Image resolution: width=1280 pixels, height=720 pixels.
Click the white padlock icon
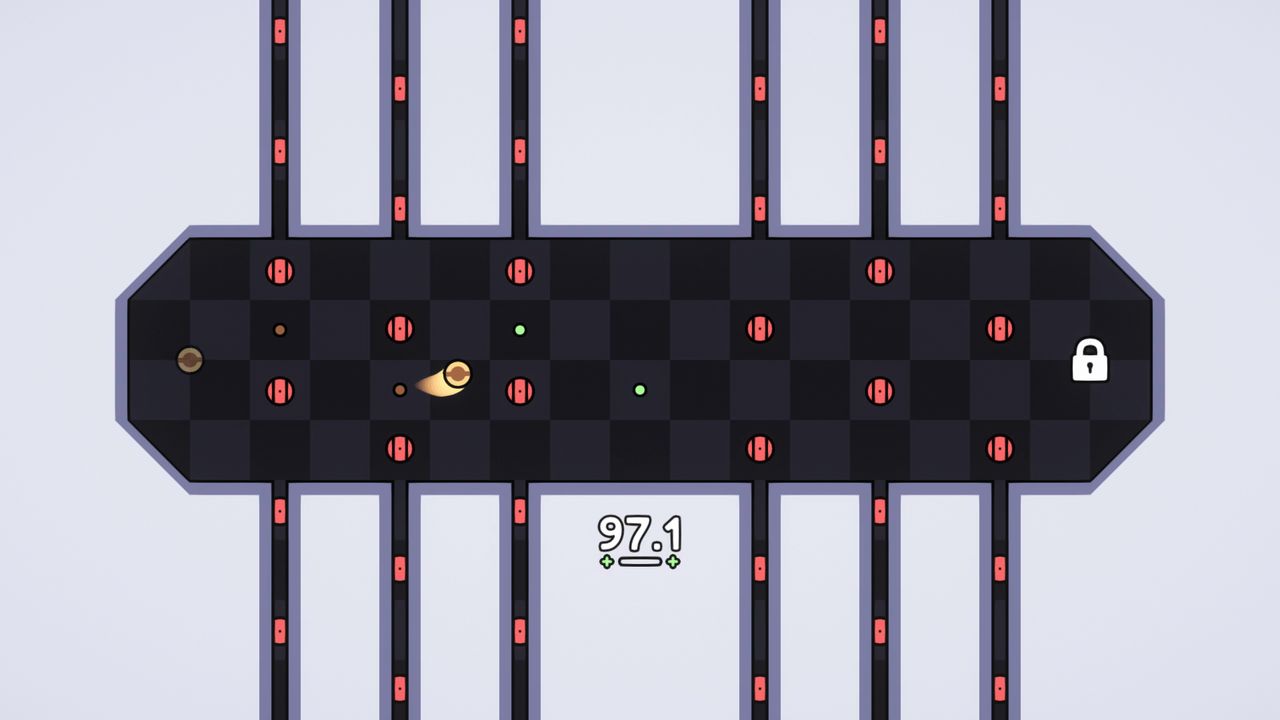(1091, 361)
